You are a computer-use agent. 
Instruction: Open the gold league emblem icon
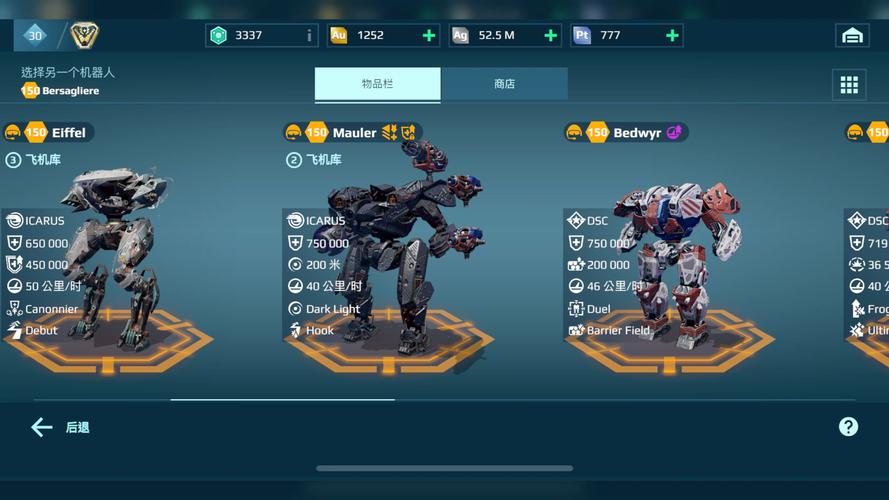click(x=85, y=36)
